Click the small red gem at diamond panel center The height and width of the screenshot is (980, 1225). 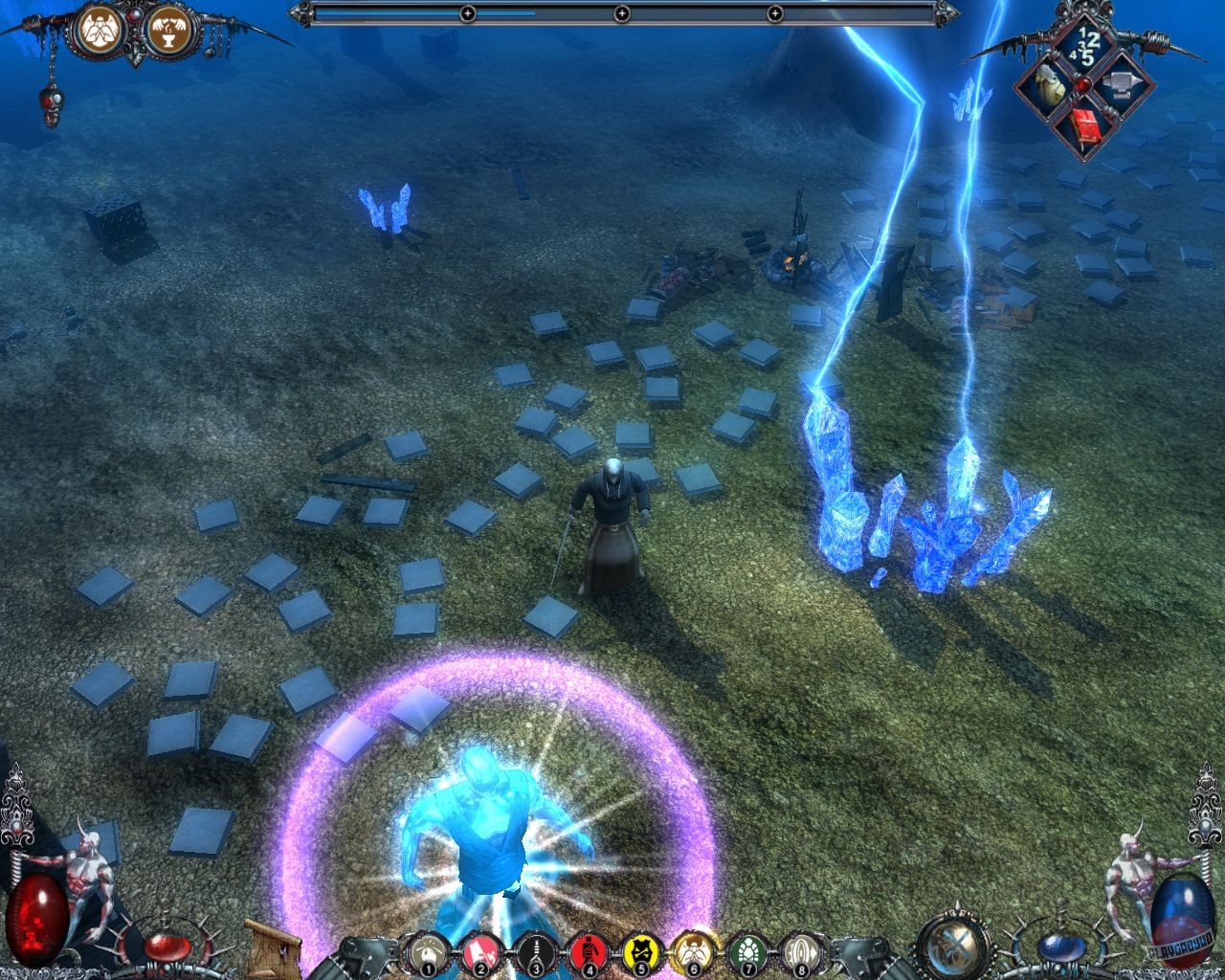pos(1082,84)
